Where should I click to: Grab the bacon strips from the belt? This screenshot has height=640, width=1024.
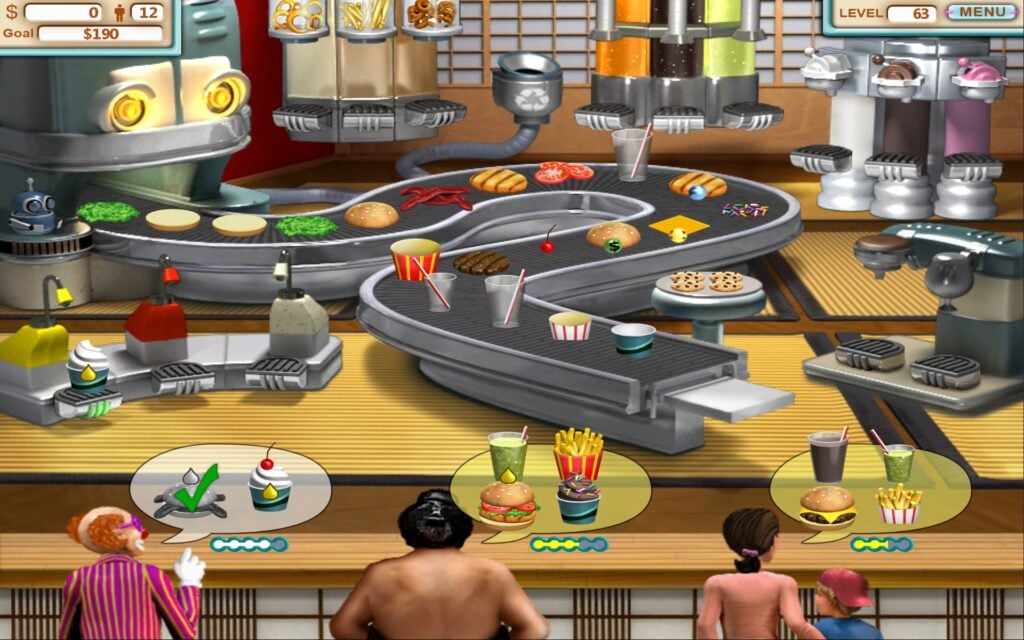[x=435, y=197]
